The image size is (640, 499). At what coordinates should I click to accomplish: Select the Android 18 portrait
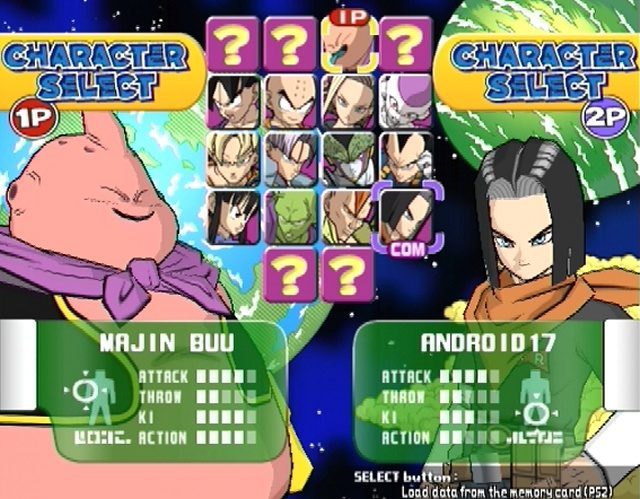(349, 102)
